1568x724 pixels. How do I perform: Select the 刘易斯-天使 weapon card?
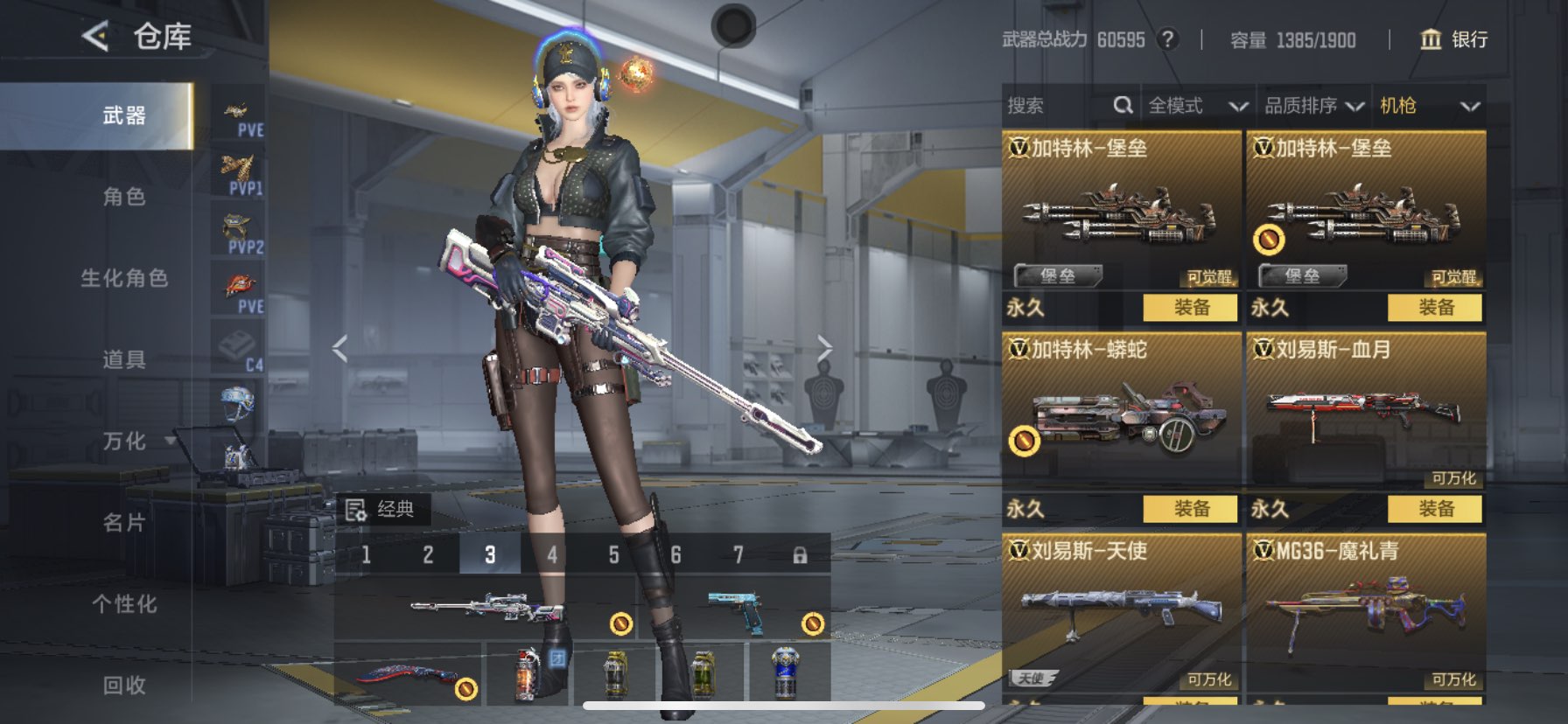[x=1121, y=612]
